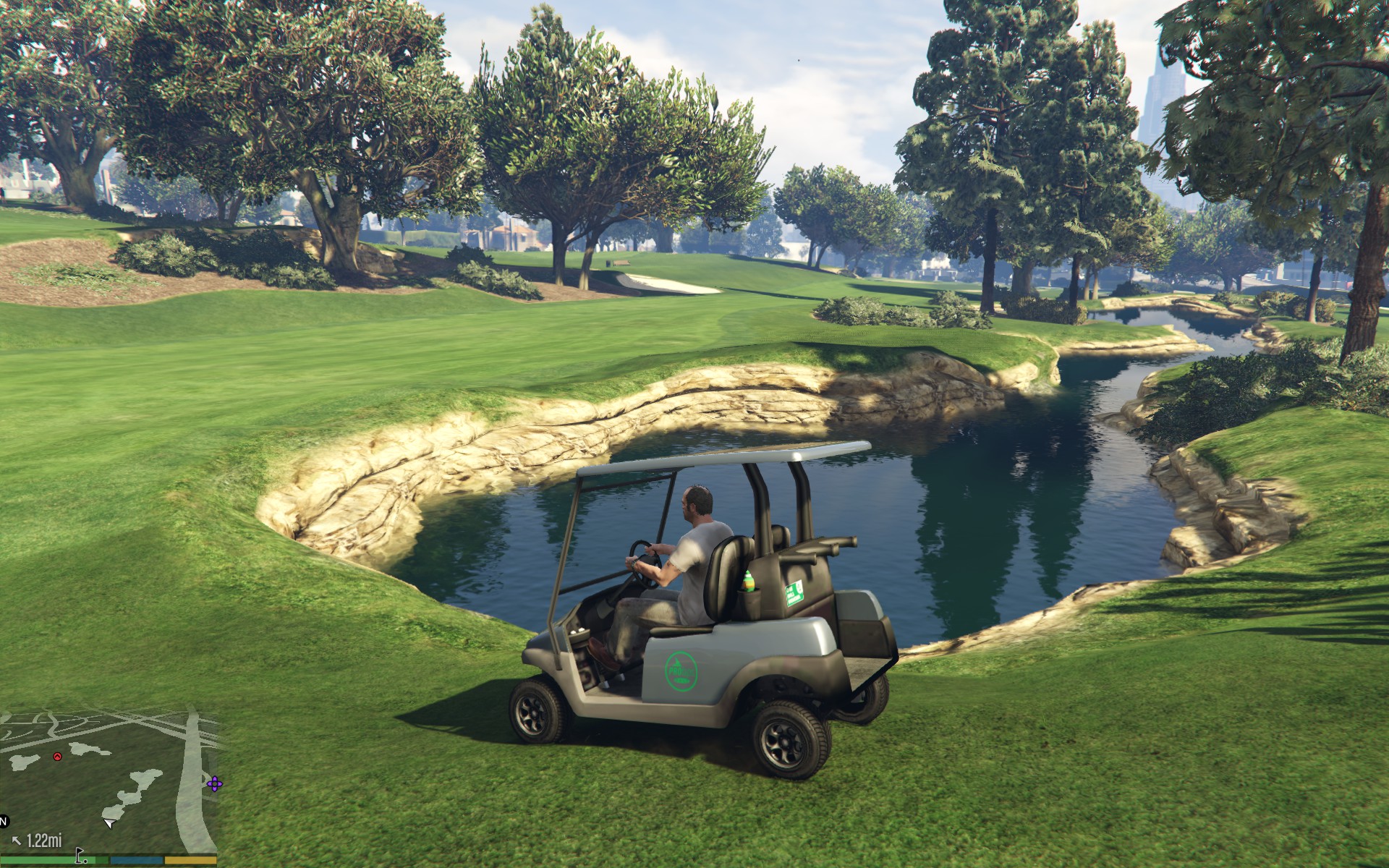Select the purple cross blip on the minimap
The width and height of the screenshot is (1389, 868).
point(214,783)
